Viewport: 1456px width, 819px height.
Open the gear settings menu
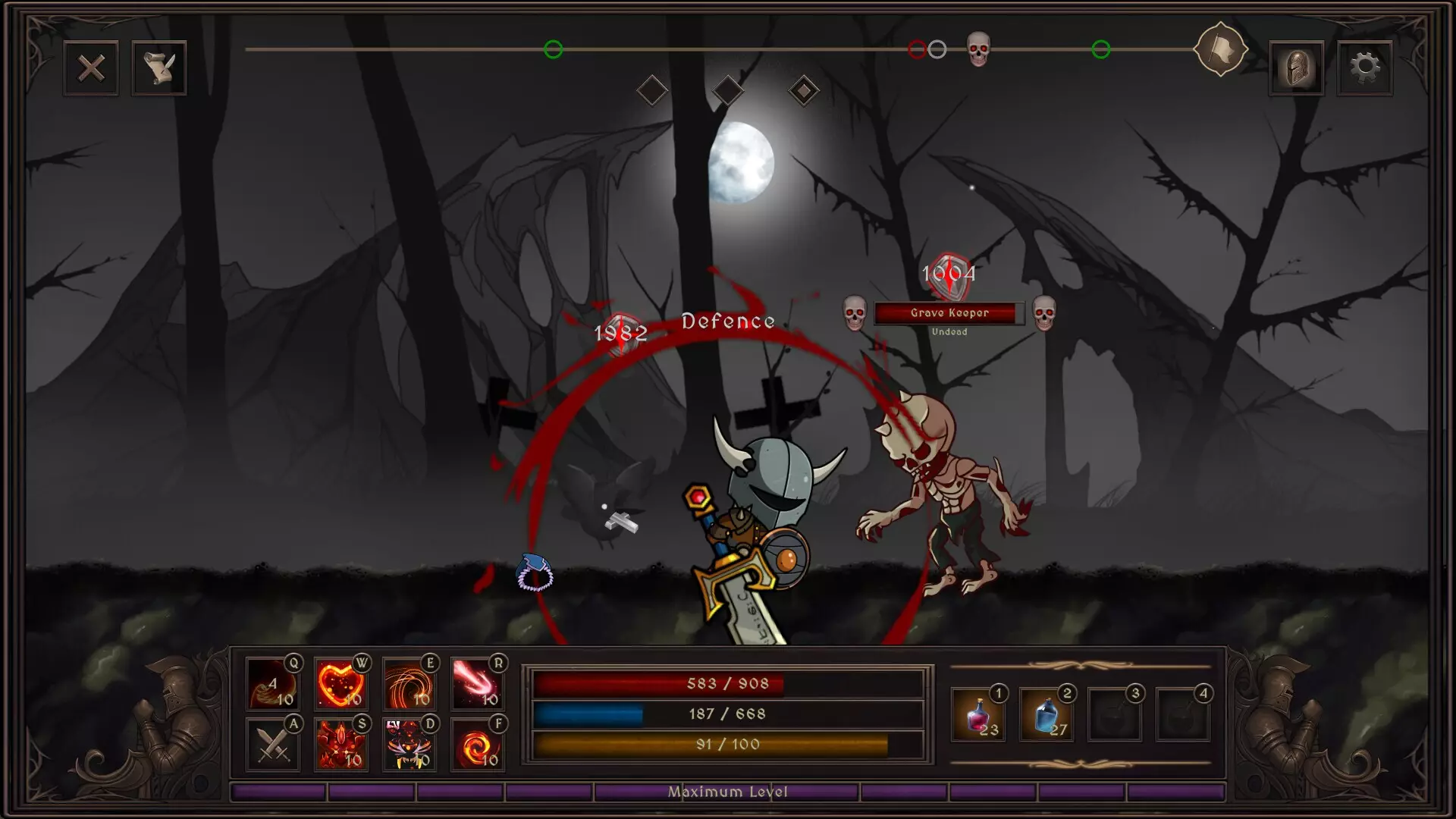pos(1364,68)
